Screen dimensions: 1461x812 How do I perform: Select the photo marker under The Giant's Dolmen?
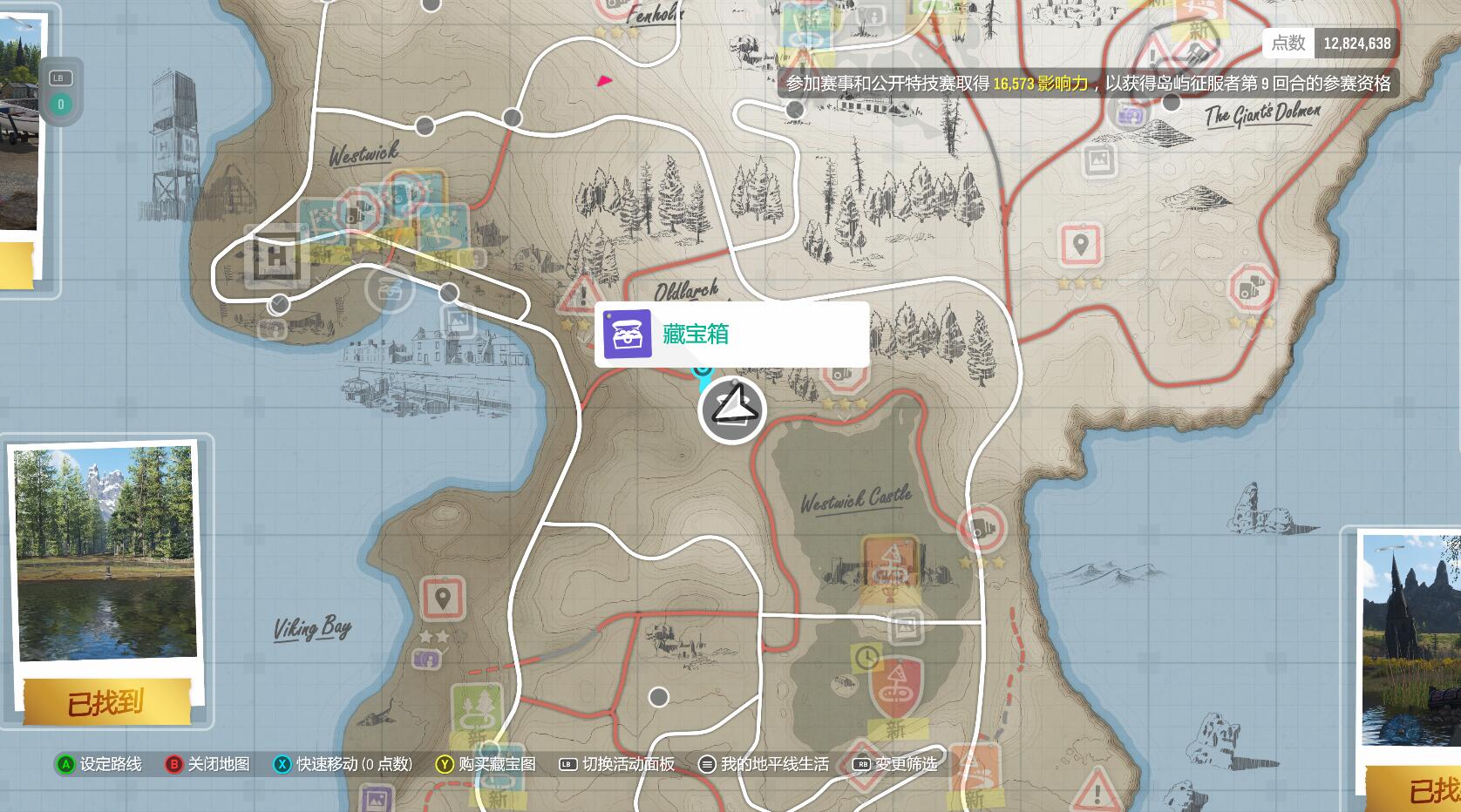[1100, 159]
